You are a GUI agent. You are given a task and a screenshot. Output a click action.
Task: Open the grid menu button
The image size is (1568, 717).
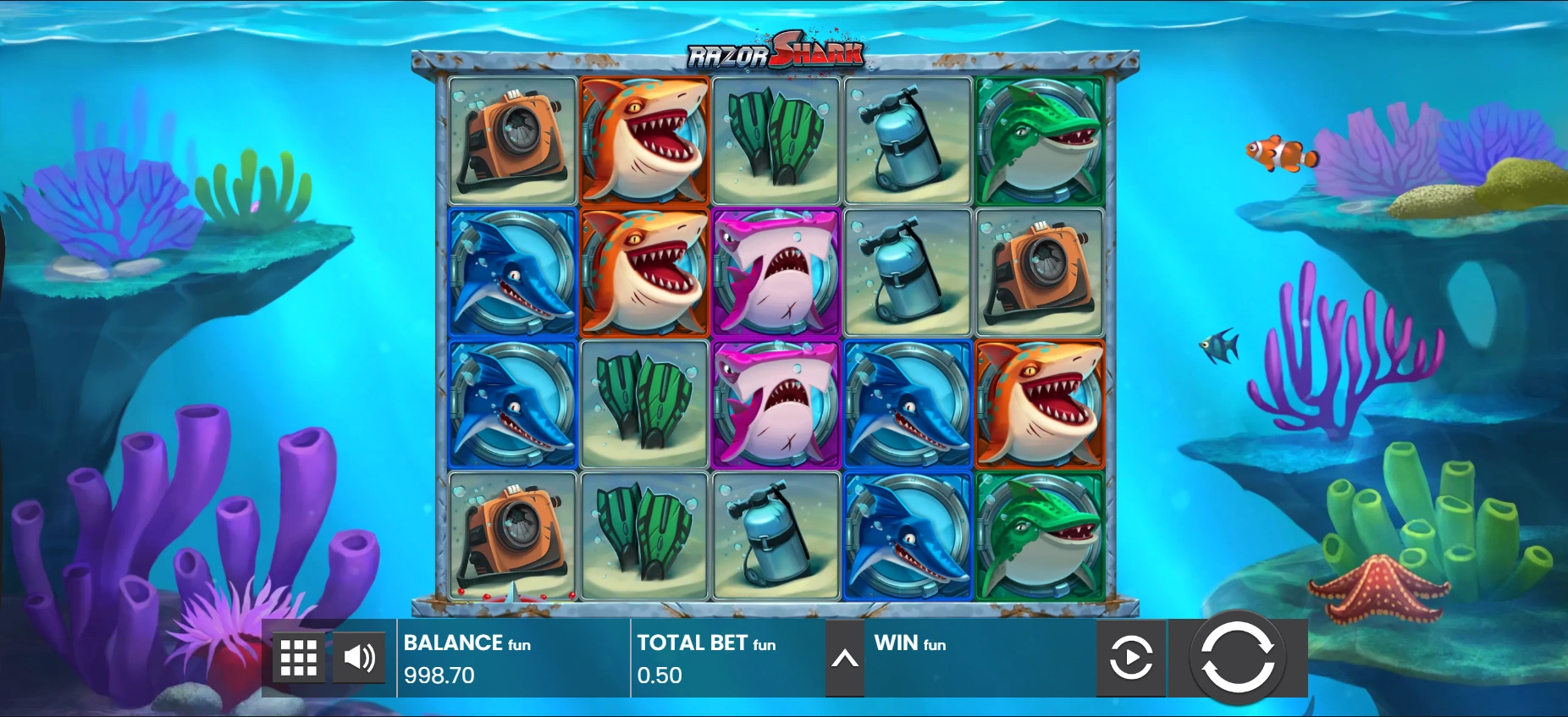[298, 658]
